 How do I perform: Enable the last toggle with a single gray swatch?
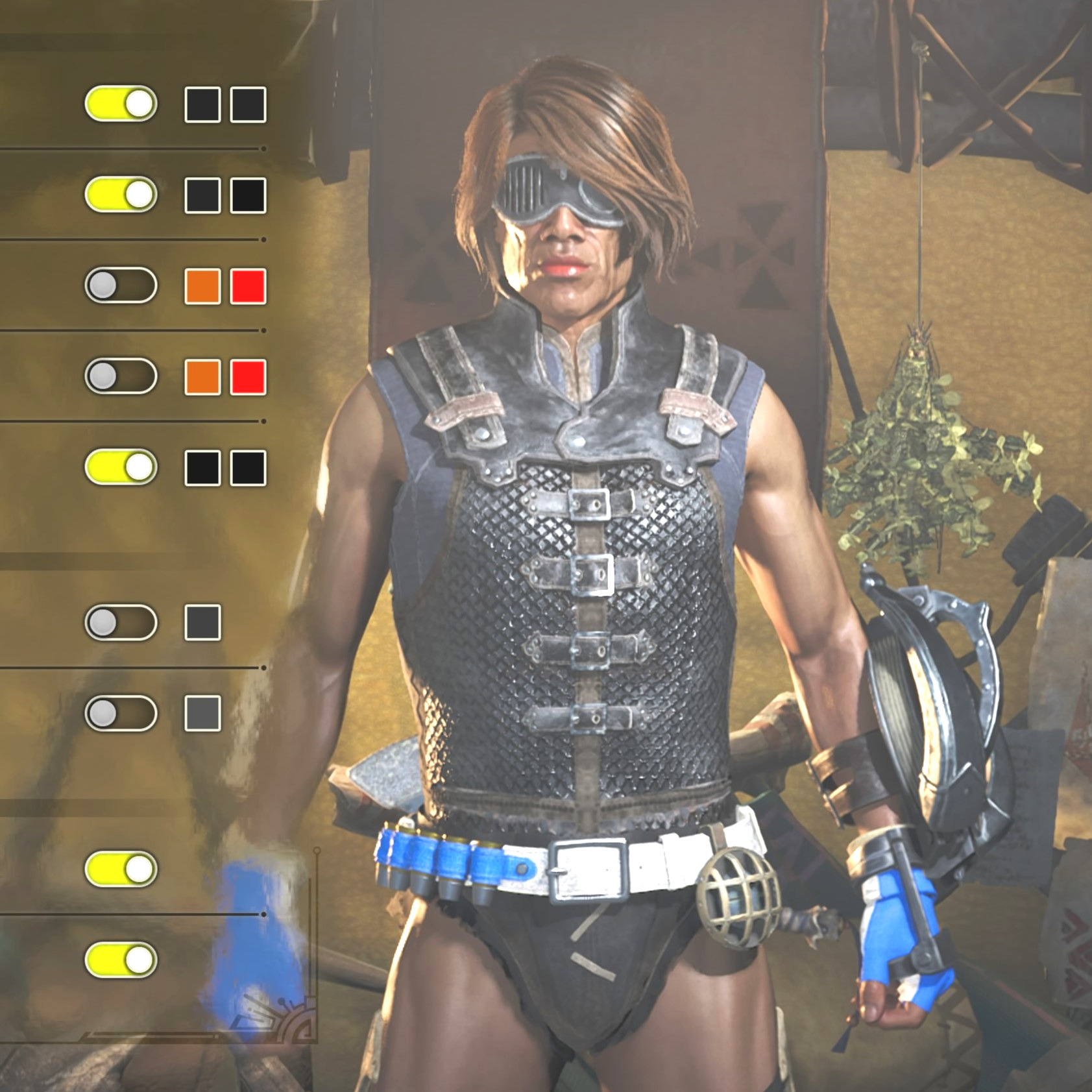click(x=121, y=714)
